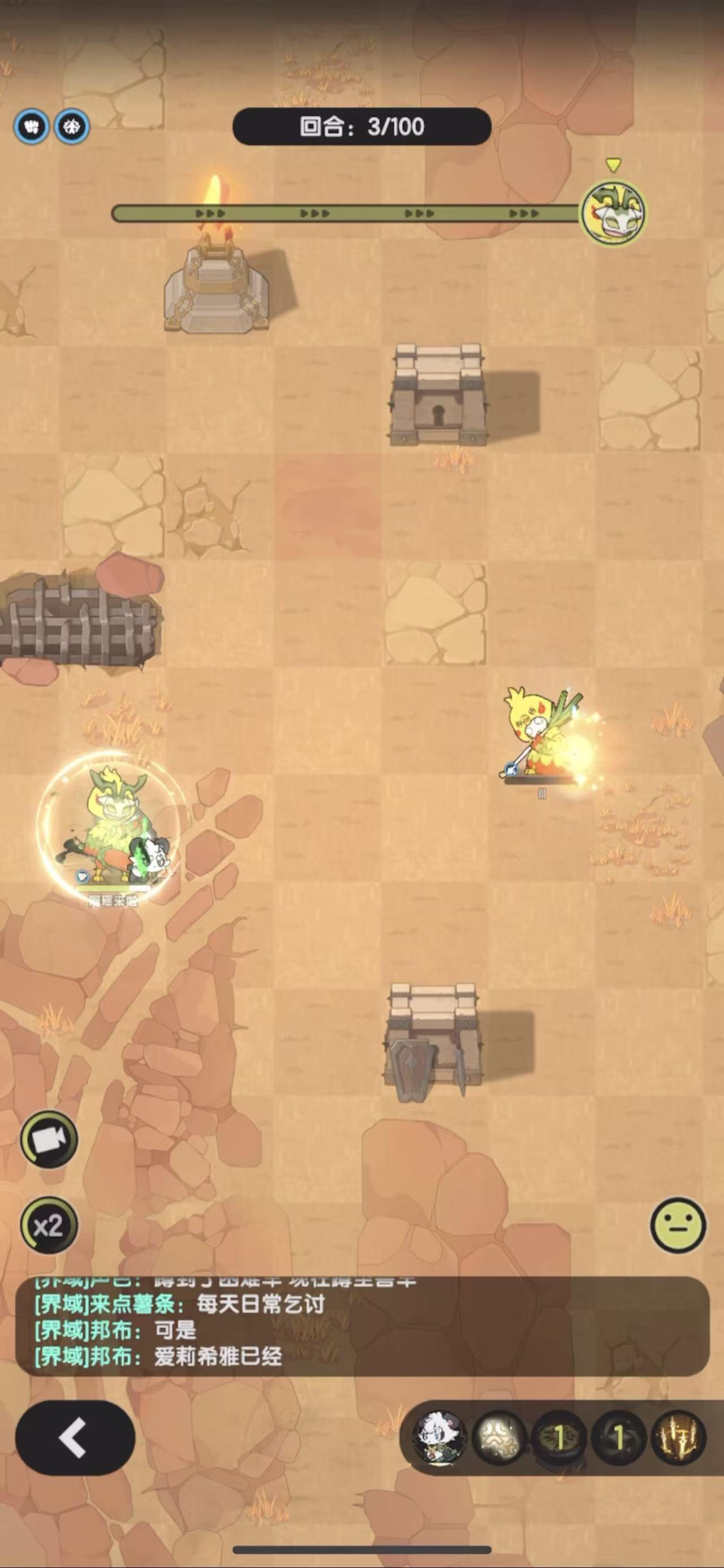Select the first blue pet icon top-left
This screenshot has height=1568, width=724.
(32, 127)
